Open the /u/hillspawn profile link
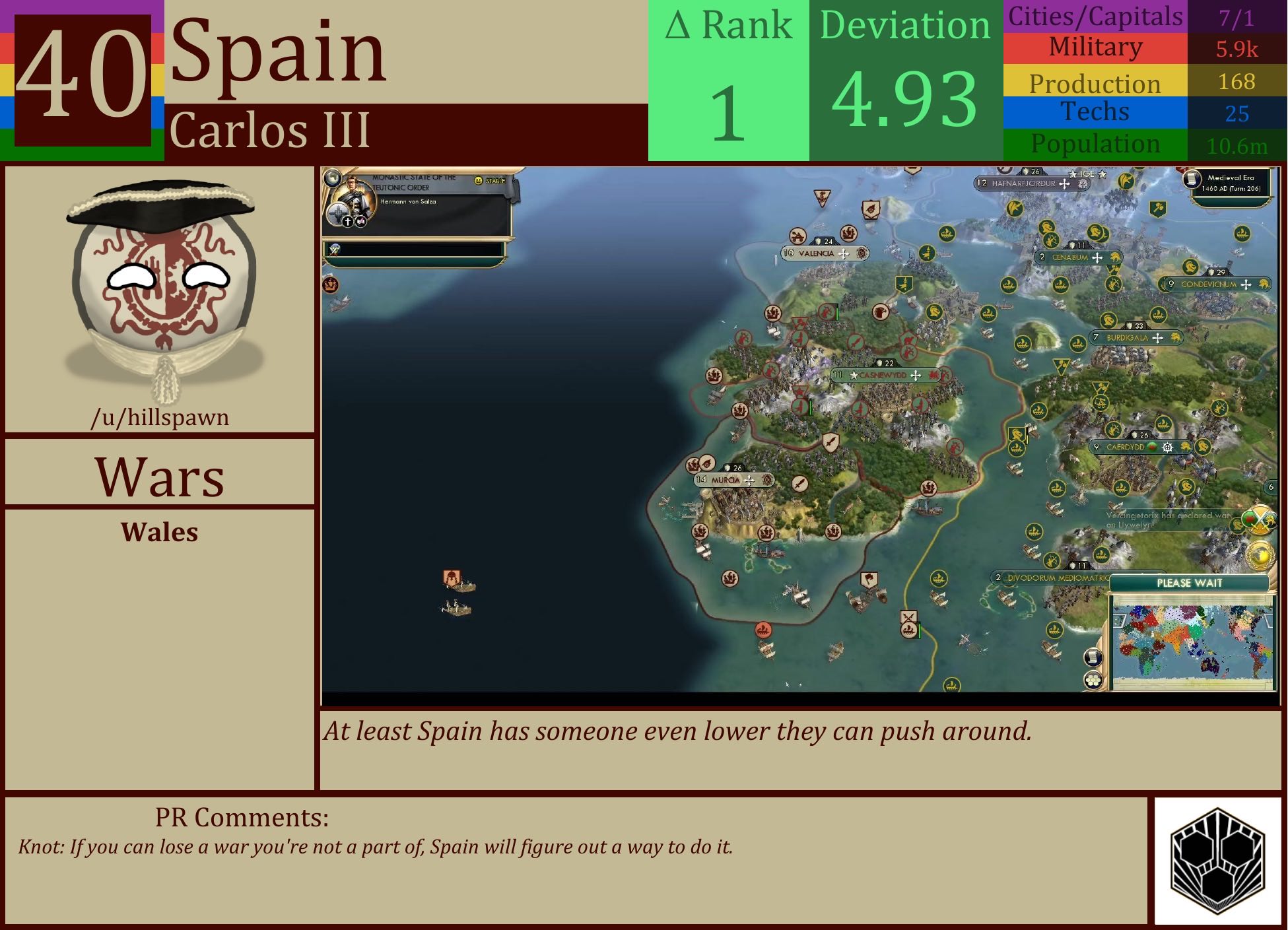1288x930 pixels. [160, 417]
